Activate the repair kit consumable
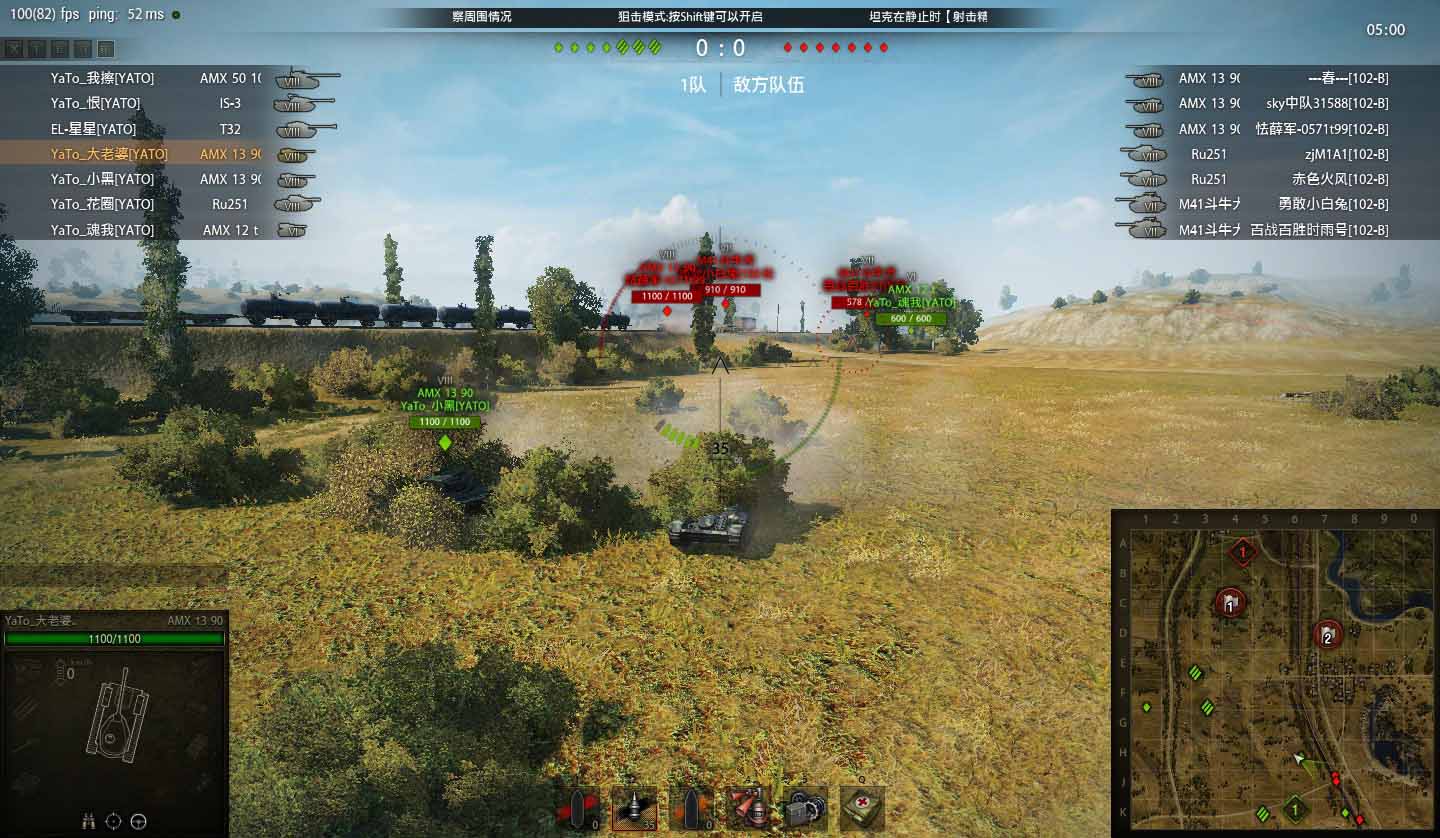The height and width of the screenshot is (838, 1440). pyautogui.click(x=807, y=808)
